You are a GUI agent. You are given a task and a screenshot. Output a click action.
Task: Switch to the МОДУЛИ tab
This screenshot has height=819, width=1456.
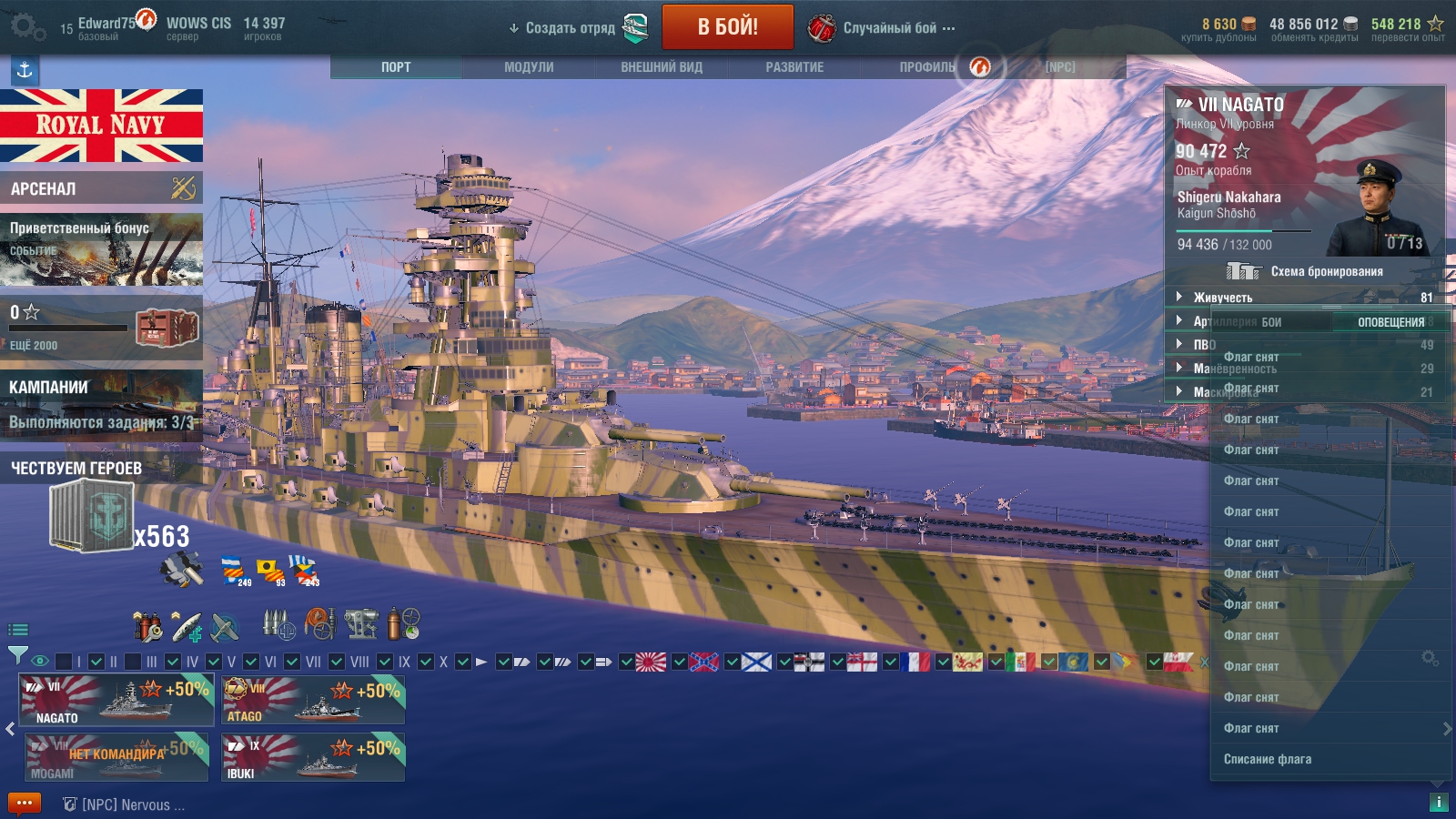(x=529, y=67)
